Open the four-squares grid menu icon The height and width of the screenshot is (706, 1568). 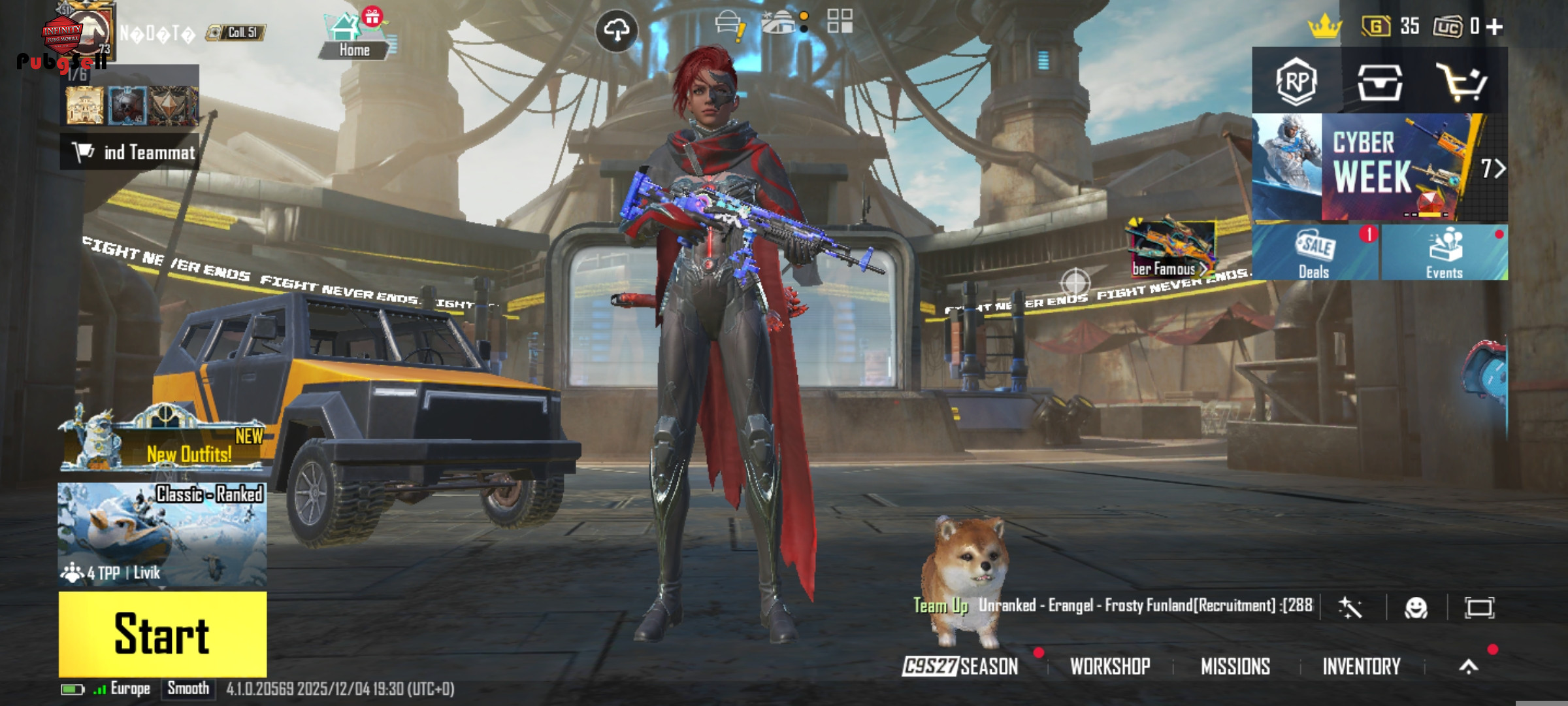(x=840, y=21)
